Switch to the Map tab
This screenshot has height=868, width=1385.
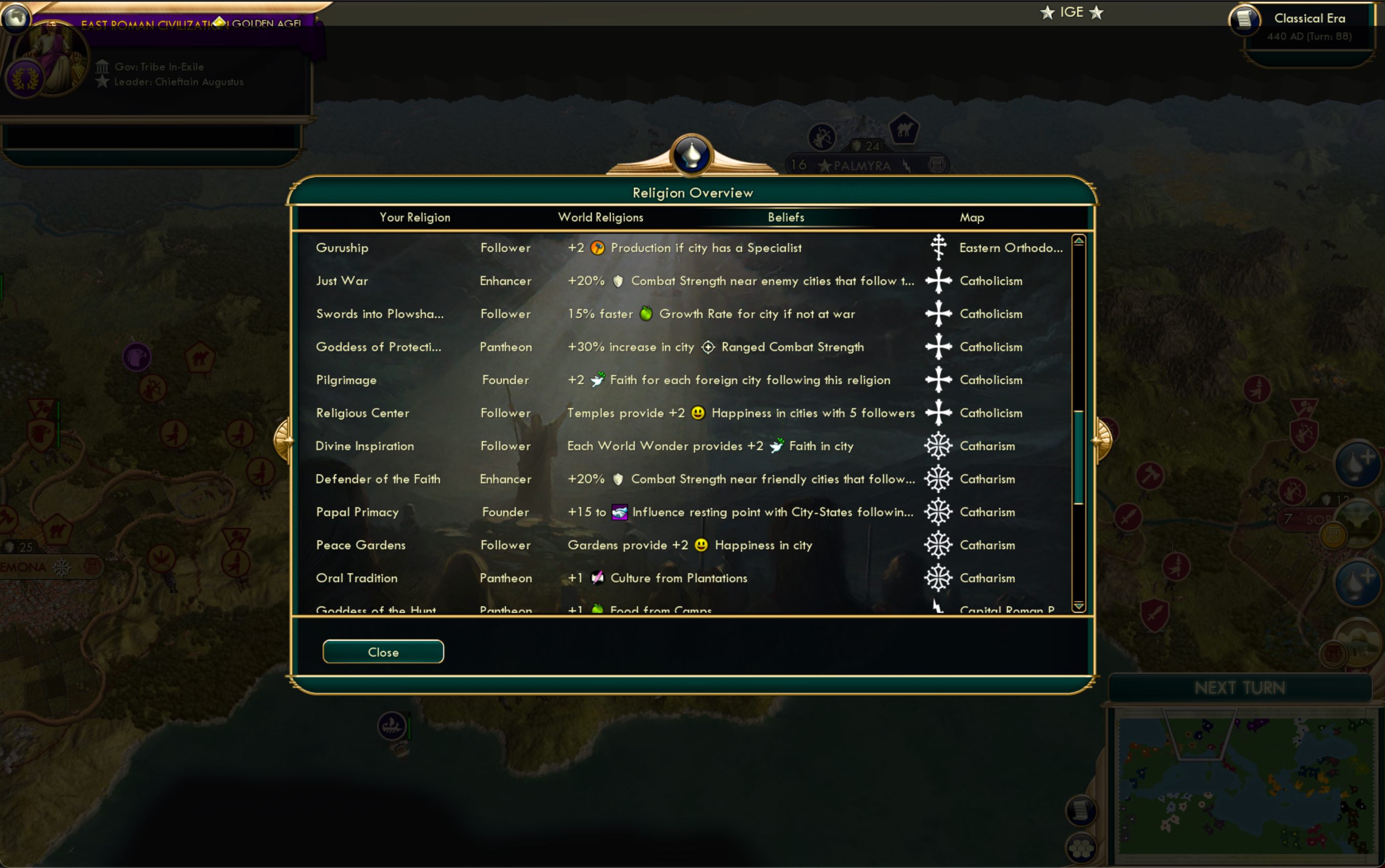pyautogui.click(x=973, y=217)
